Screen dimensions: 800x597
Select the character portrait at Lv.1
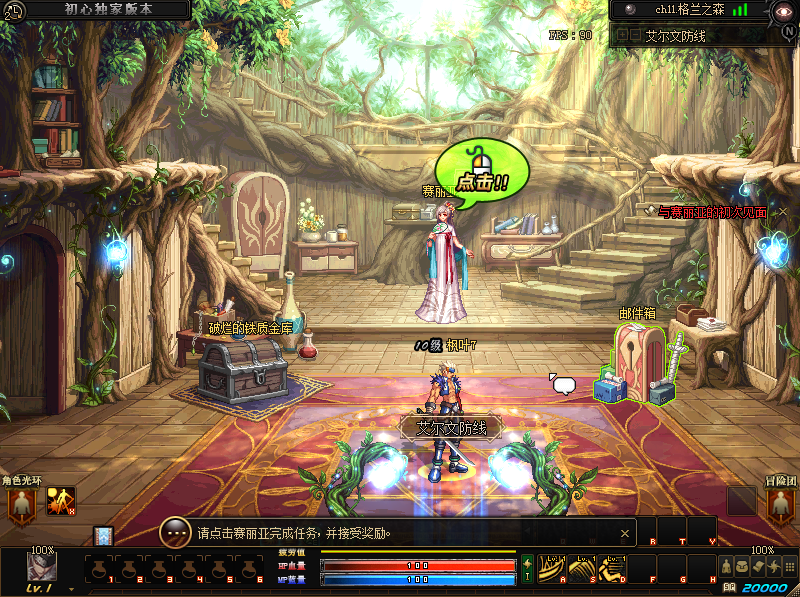[41, 566]
